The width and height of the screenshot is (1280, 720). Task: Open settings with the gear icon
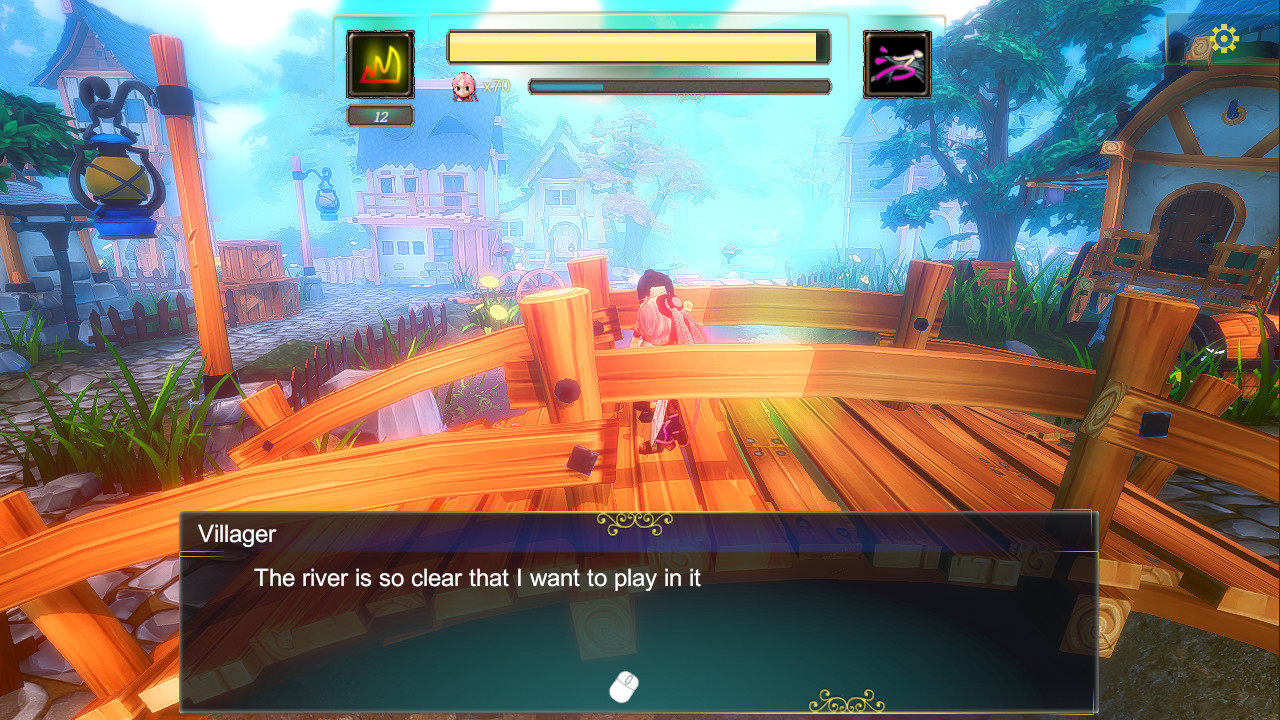(1224, 39)
